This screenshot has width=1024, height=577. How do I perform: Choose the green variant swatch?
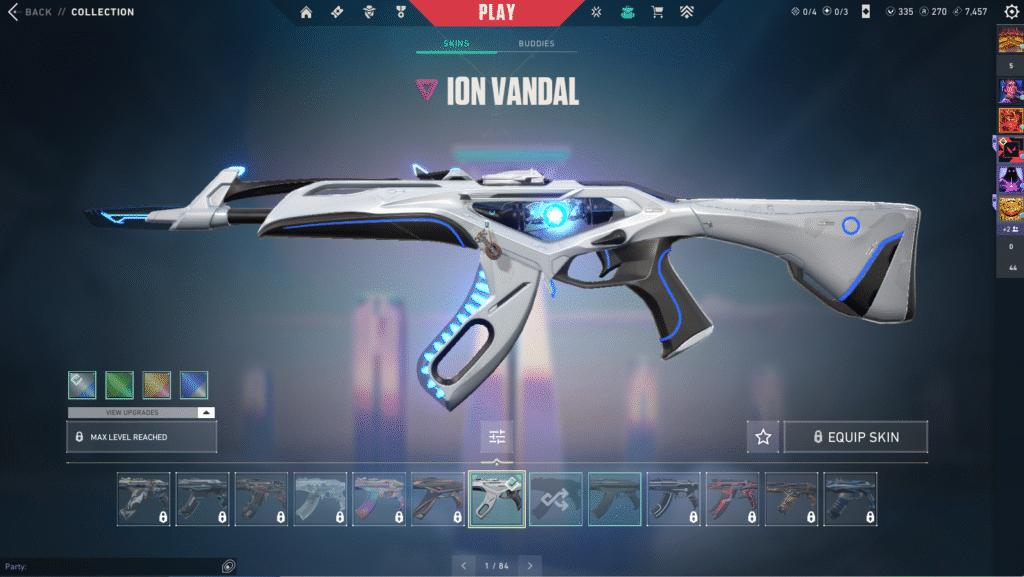click(119, 385)
